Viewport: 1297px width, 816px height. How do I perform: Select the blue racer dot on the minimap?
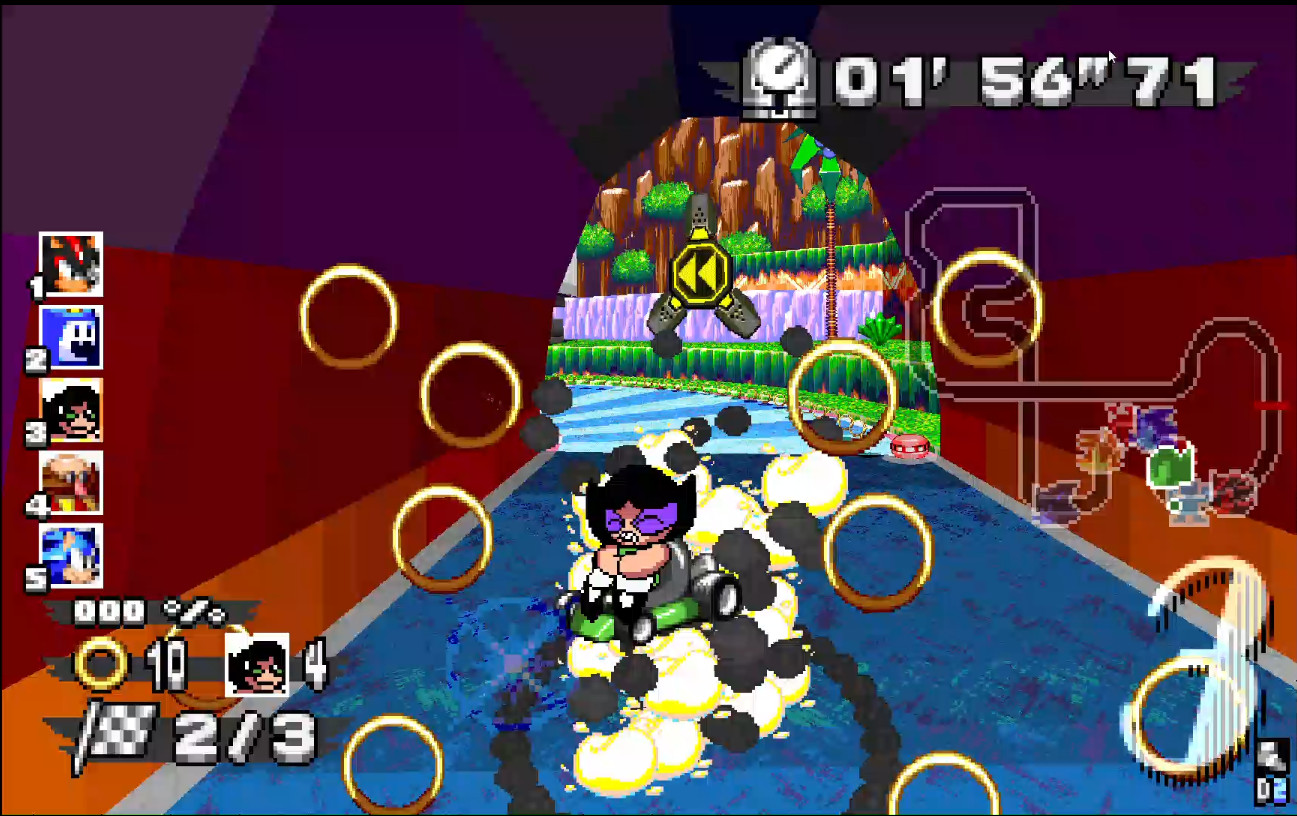[1155, 430]
